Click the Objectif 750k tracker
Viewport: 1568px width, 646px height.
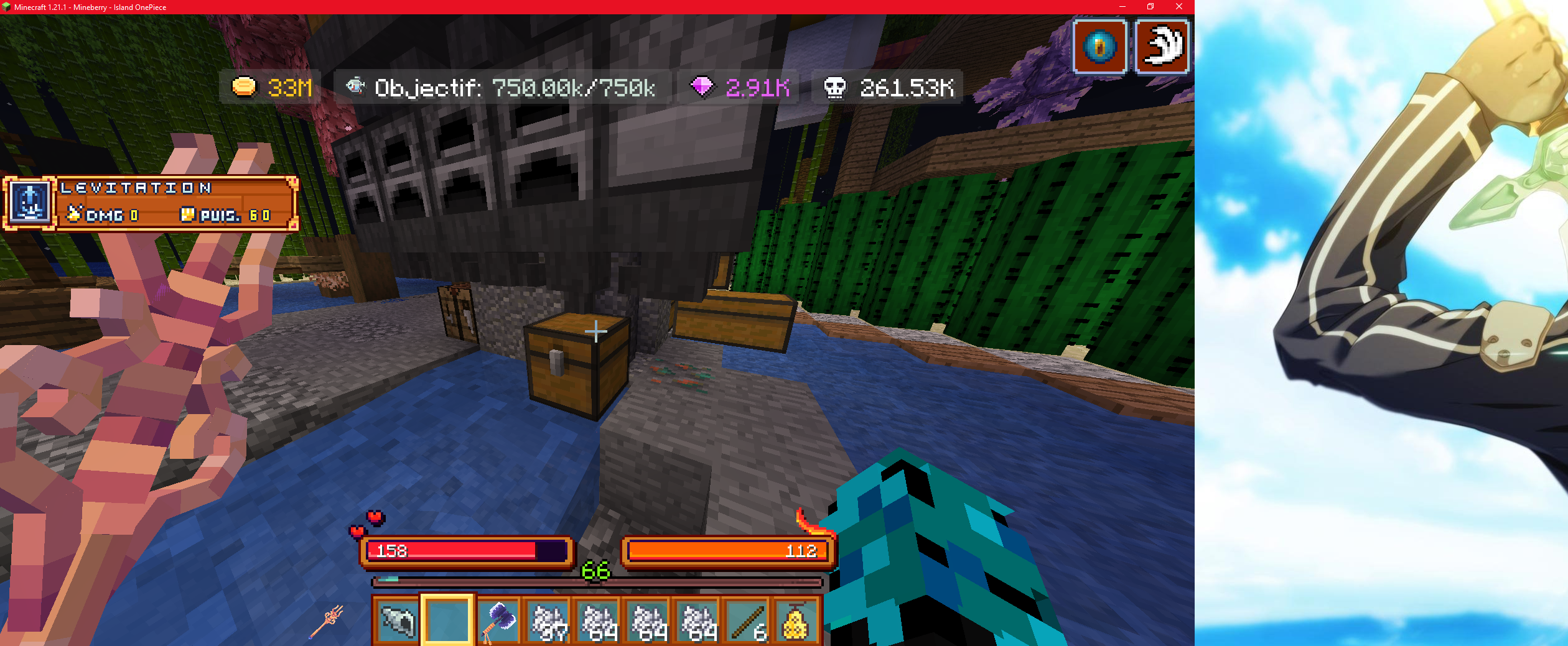point(503,88)
